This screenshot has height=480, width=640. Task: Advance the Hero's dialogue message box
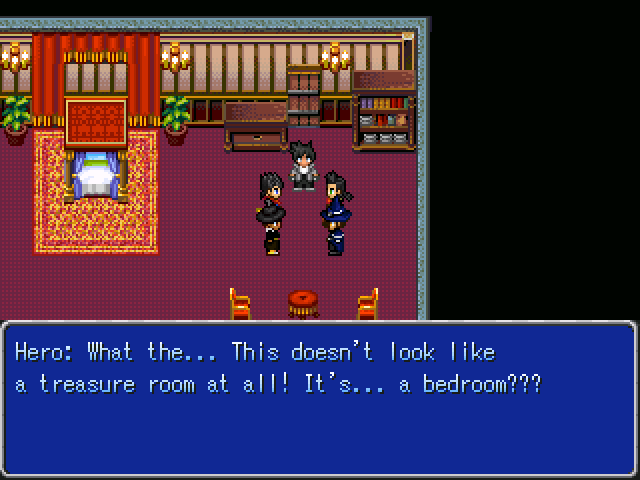[319, 398]
